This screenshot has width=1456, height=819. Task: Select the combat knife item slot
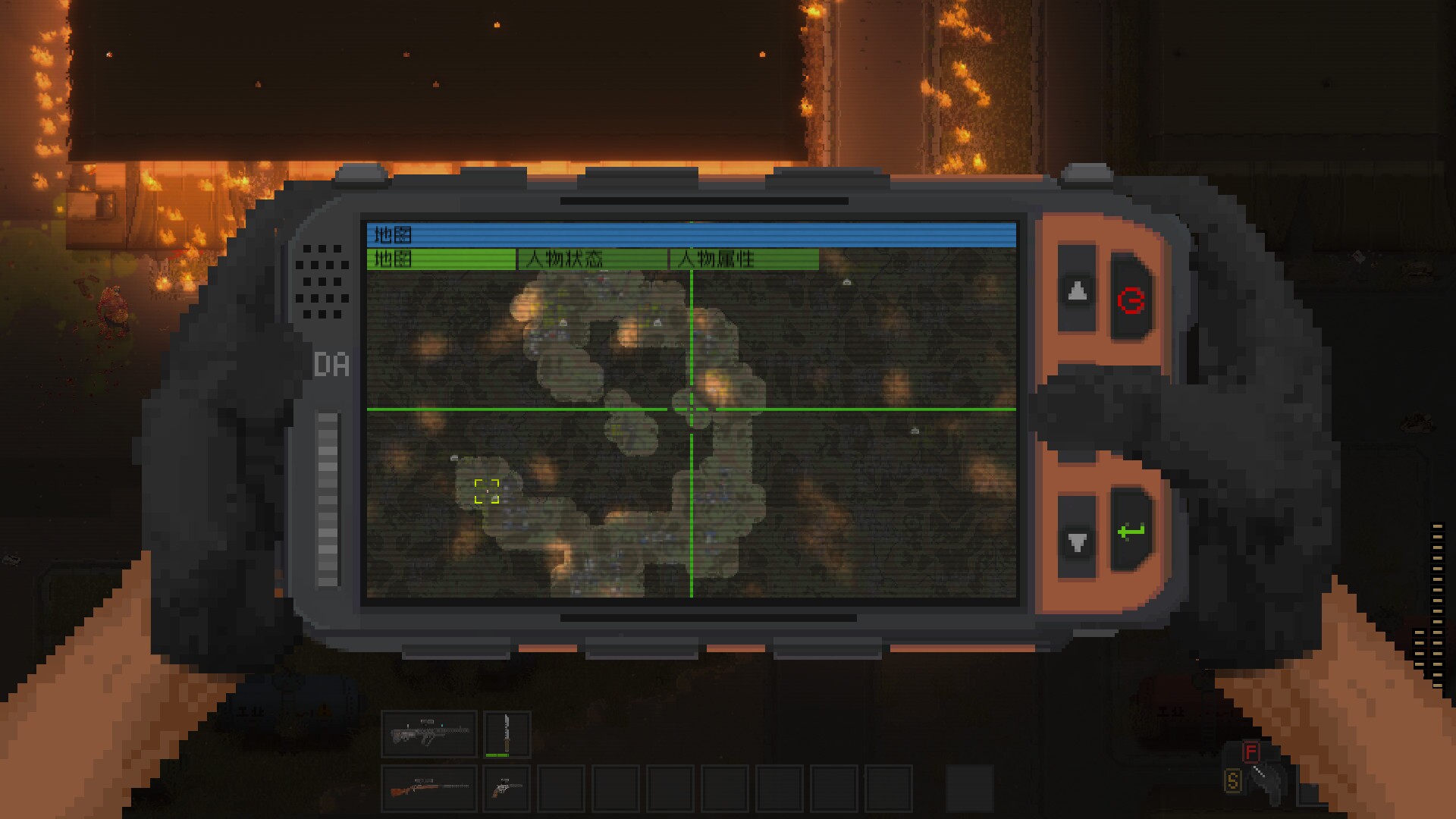(x=507, y=733)
